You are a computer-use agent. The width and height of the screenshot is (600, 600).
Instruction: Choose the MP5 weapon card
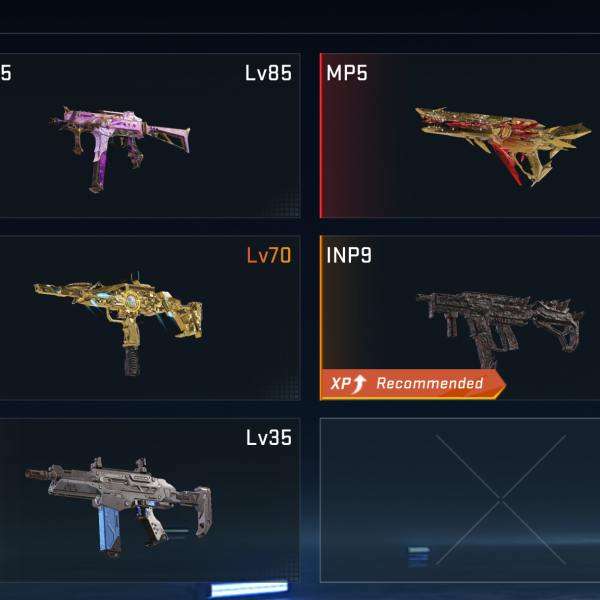(460, 136)
